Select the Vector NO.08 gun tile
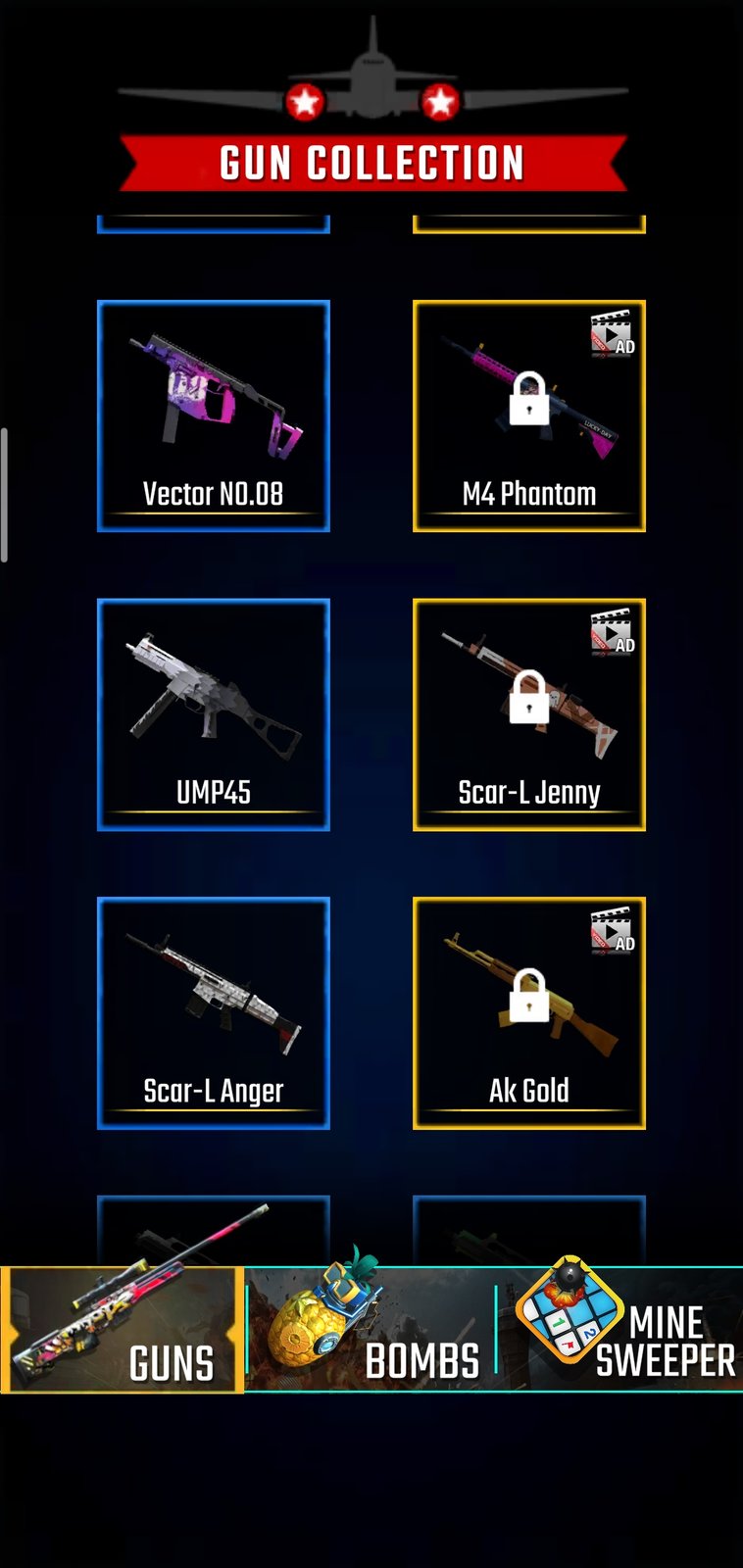Image resolution: width=743 pixels, height=1568 pixels. pos(214,416)
